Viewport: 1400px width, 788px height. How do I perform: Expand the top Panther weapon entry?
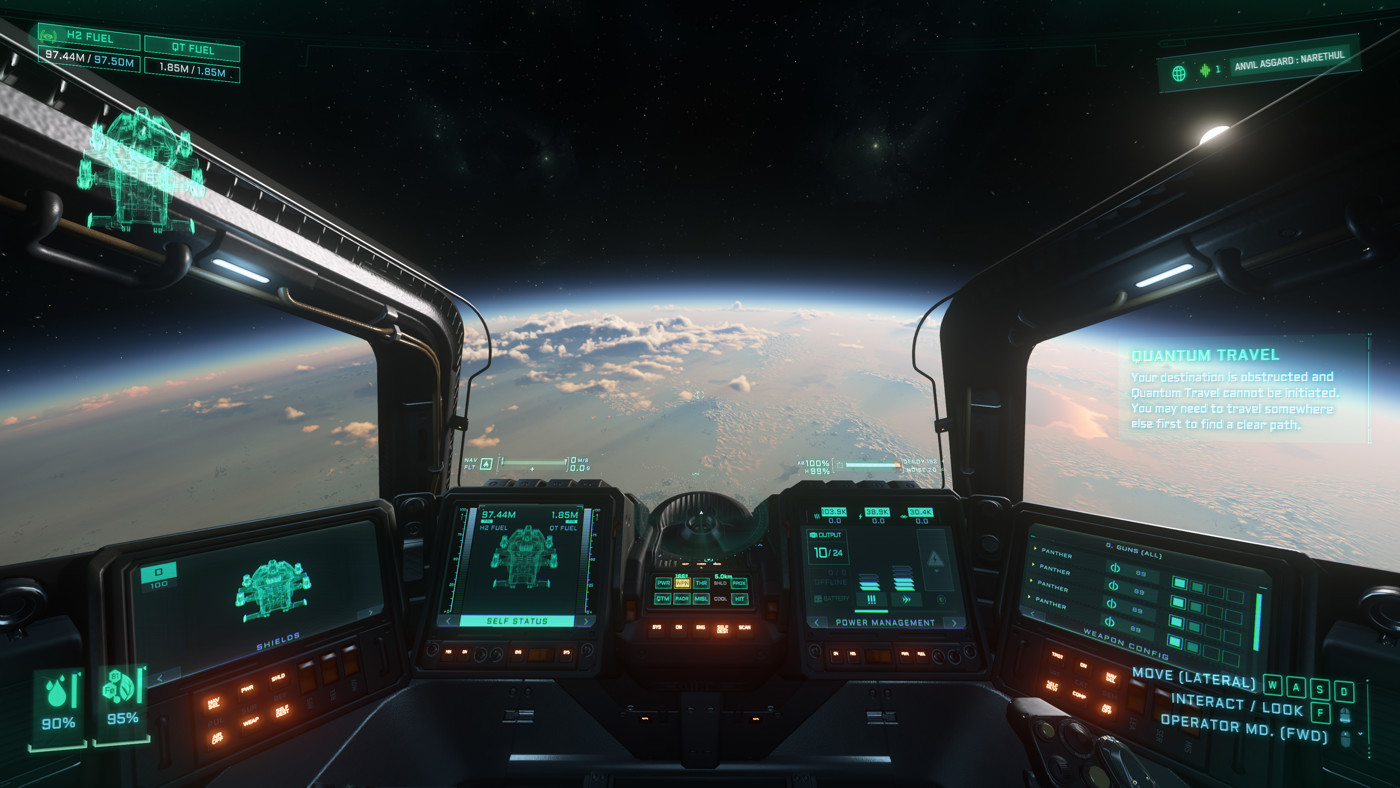pos(1035,548)
